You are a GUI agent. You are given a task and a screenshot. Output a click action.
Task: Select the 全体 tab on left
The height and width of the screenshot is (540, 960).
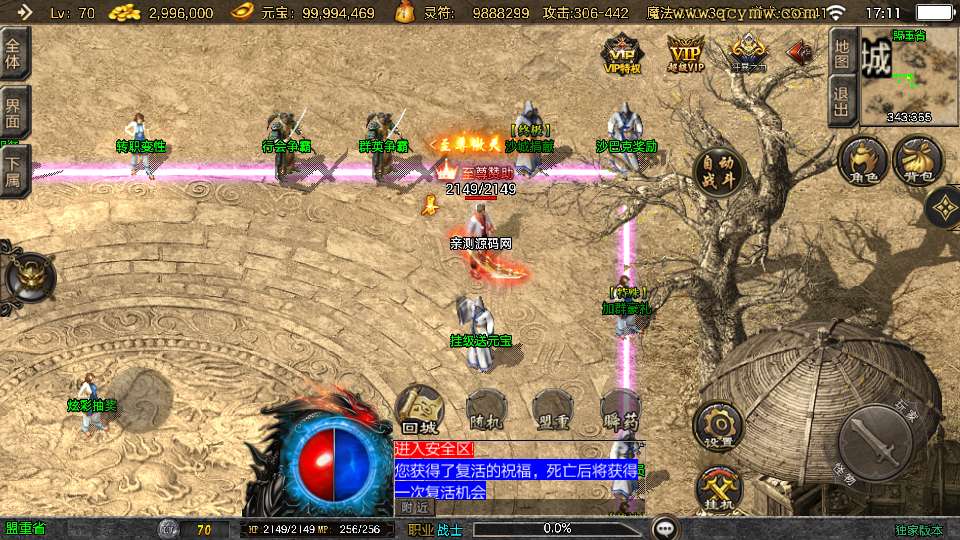pyautogui.click(x=13, y=54)
